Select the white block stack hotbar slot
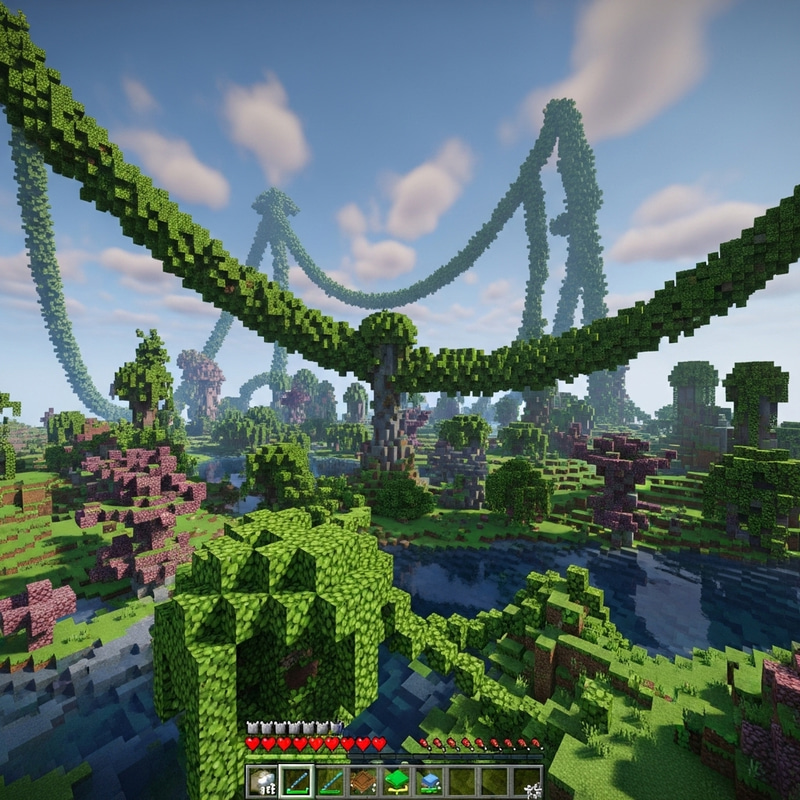This screenshot has height=800, width=800. tap(264, 781)
